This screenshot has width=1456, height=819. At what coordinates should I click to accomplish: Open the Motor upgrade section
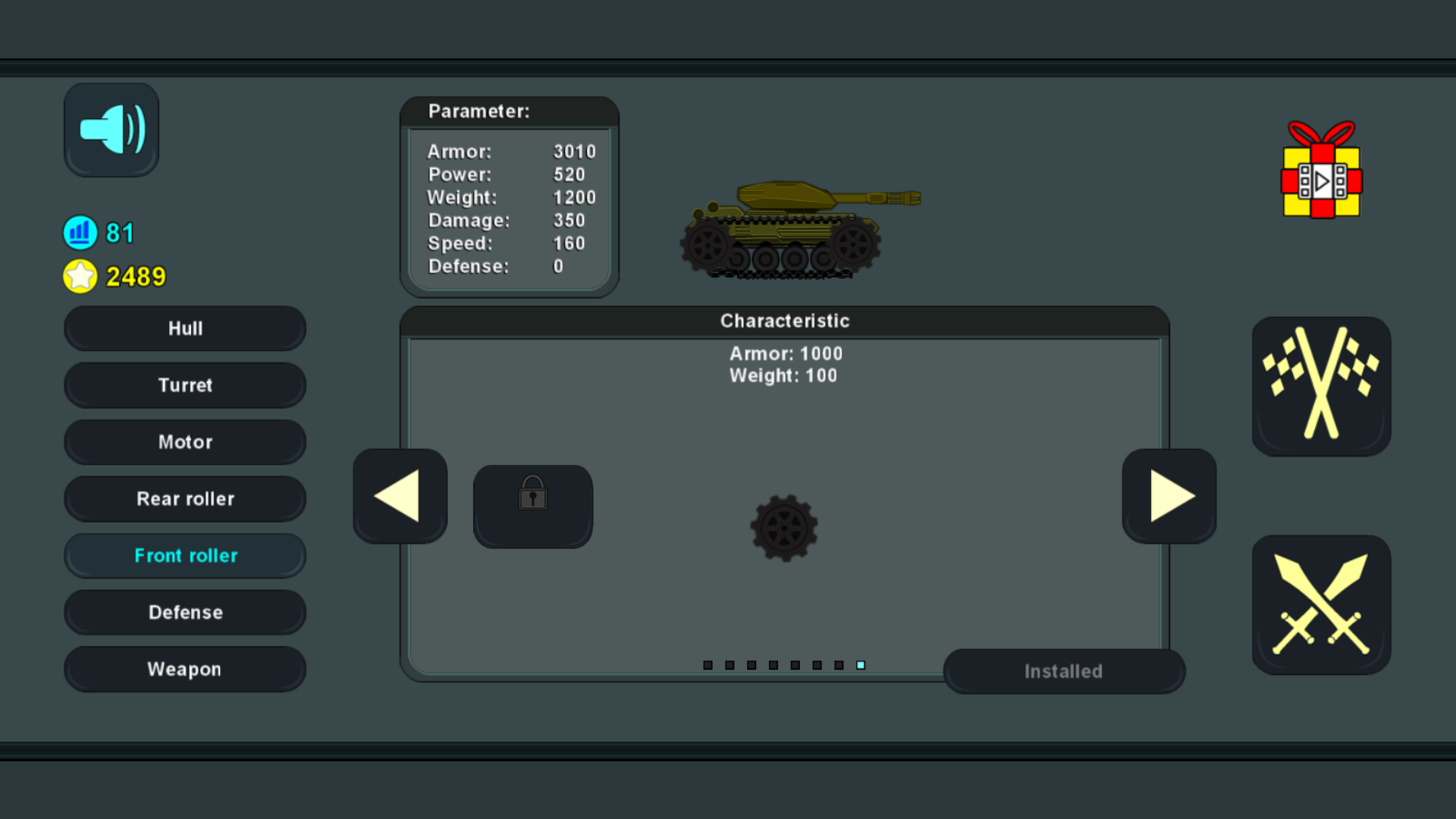point(184,442)
